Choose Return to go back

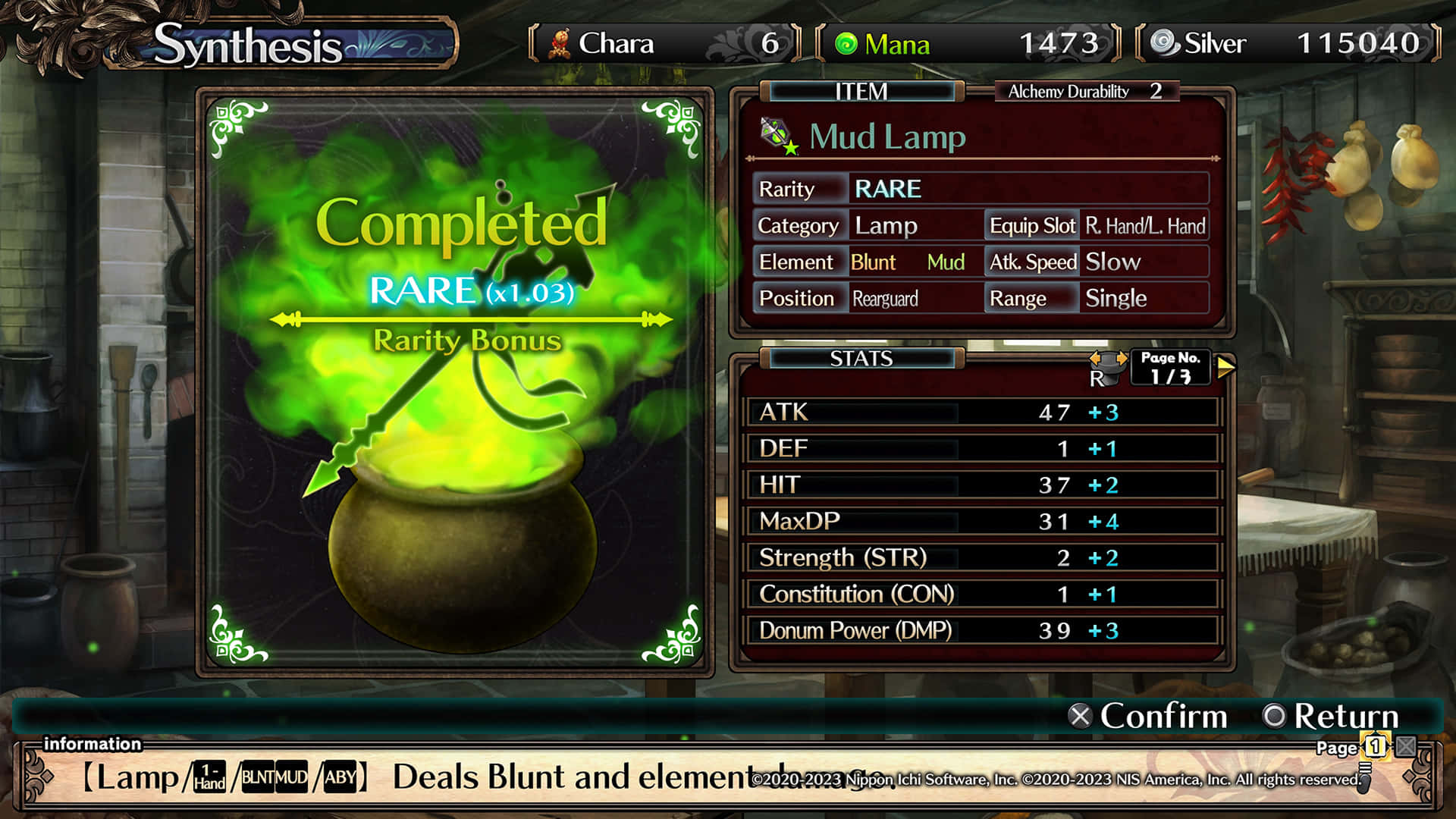point(1331,716)
